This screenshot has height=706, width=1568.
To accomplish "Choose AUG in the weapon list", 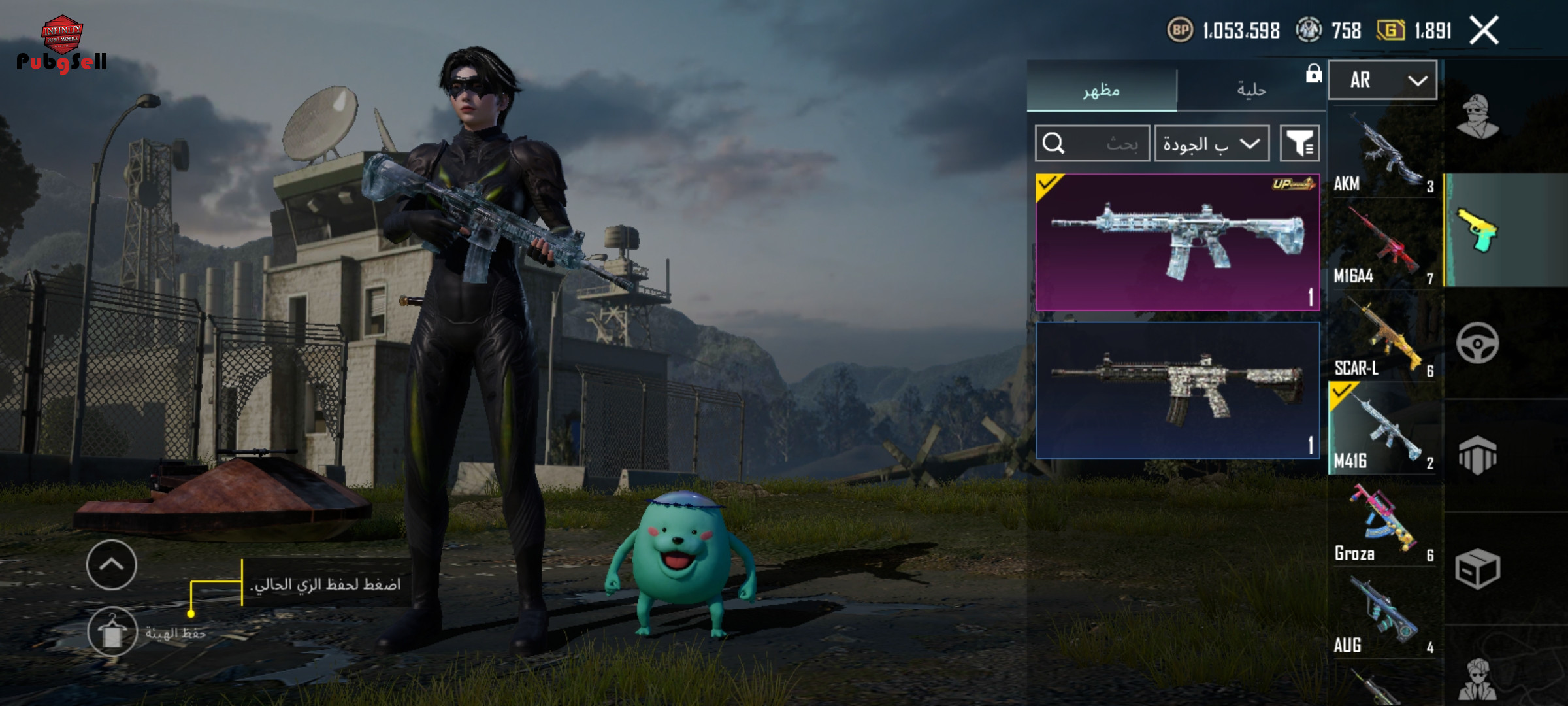I will point(1383,616).
